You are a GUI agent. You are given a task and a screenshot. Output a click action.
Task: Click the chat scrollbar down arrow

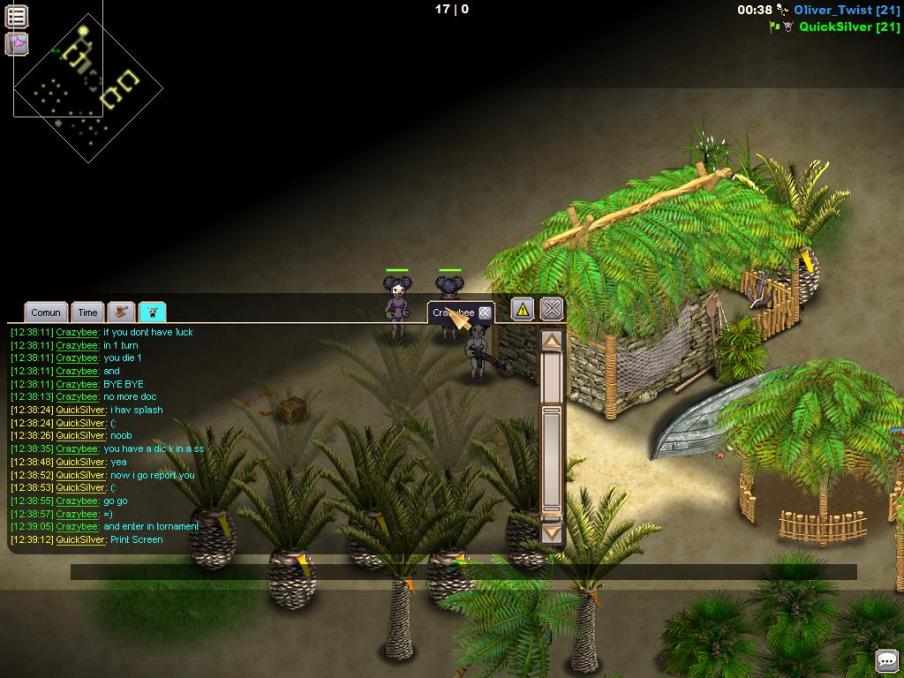tap(551, 534)
